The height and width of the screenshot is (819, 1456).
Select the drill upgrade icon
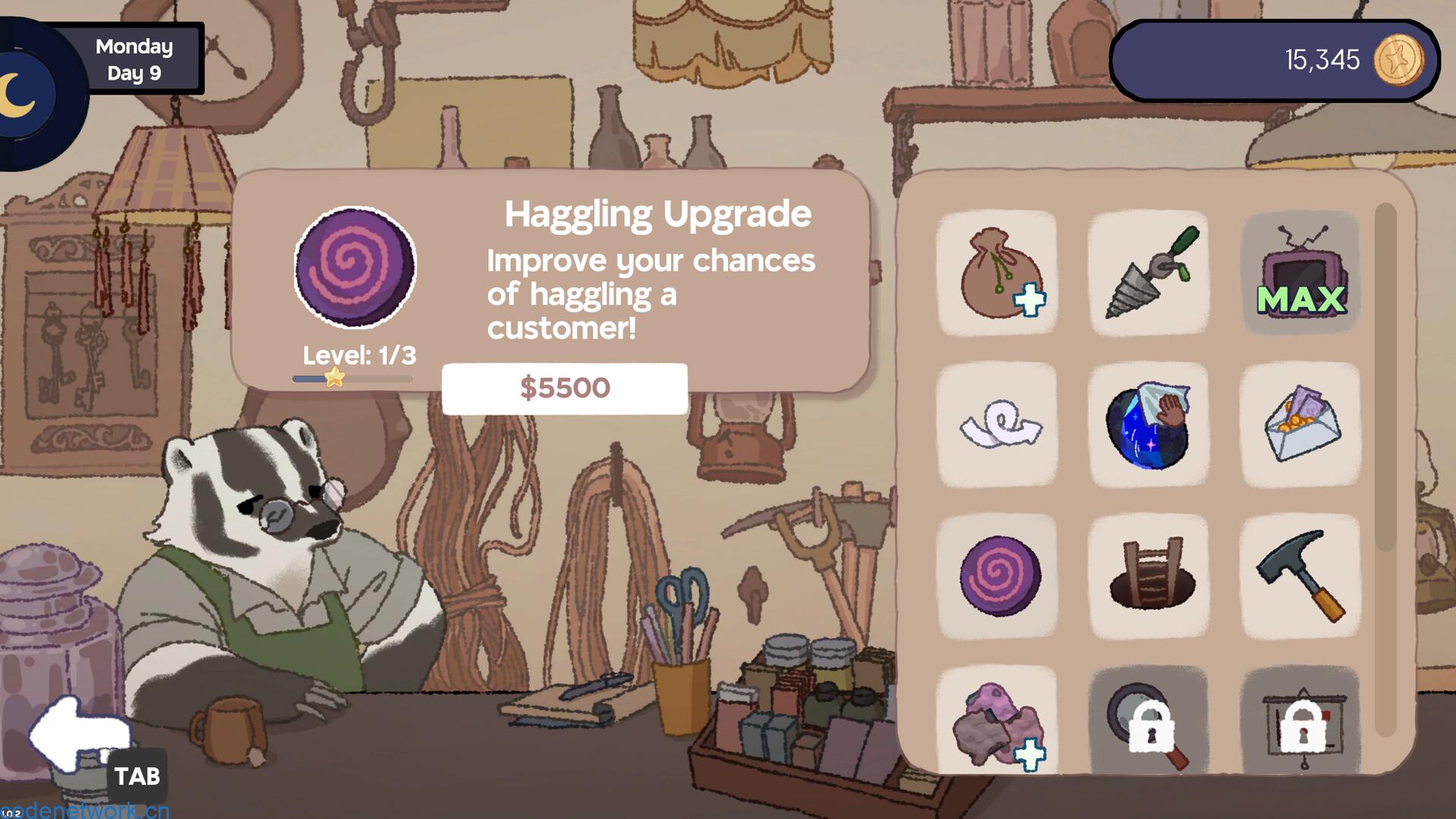pos(1150,273)
